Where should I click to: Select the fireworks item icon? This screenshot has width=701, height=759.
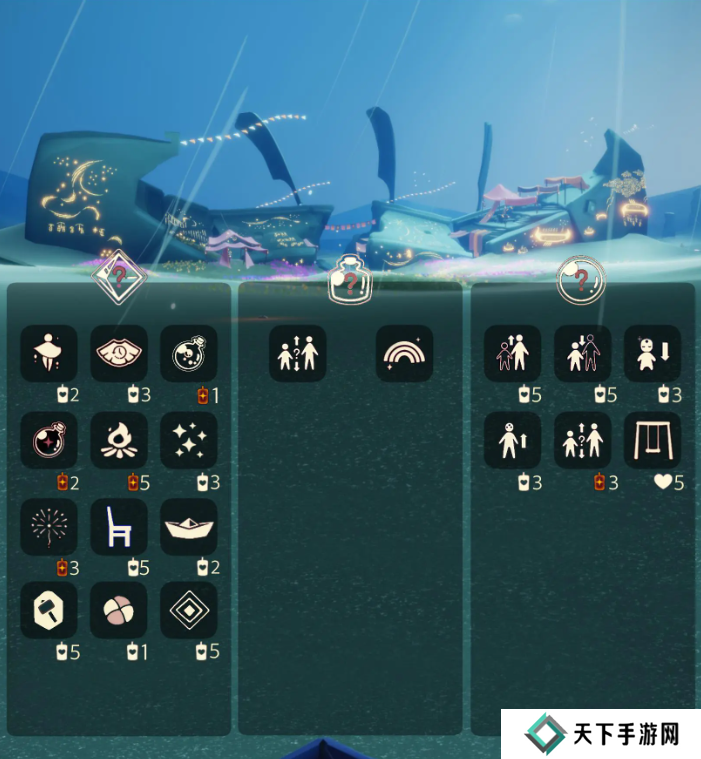point(49,527)
